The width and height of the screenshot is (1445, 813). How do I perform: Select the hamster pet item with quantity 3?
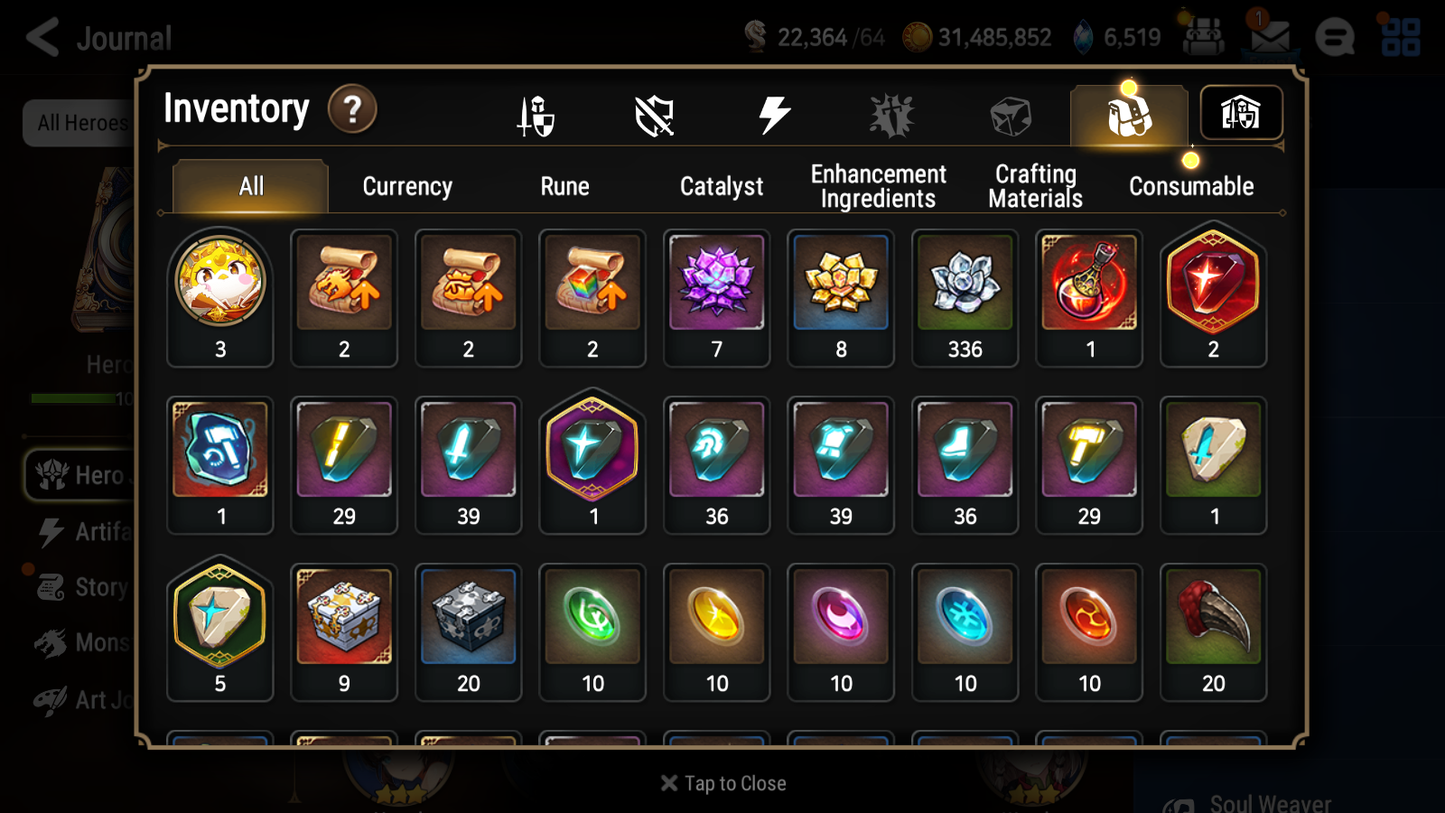point(220,283)
